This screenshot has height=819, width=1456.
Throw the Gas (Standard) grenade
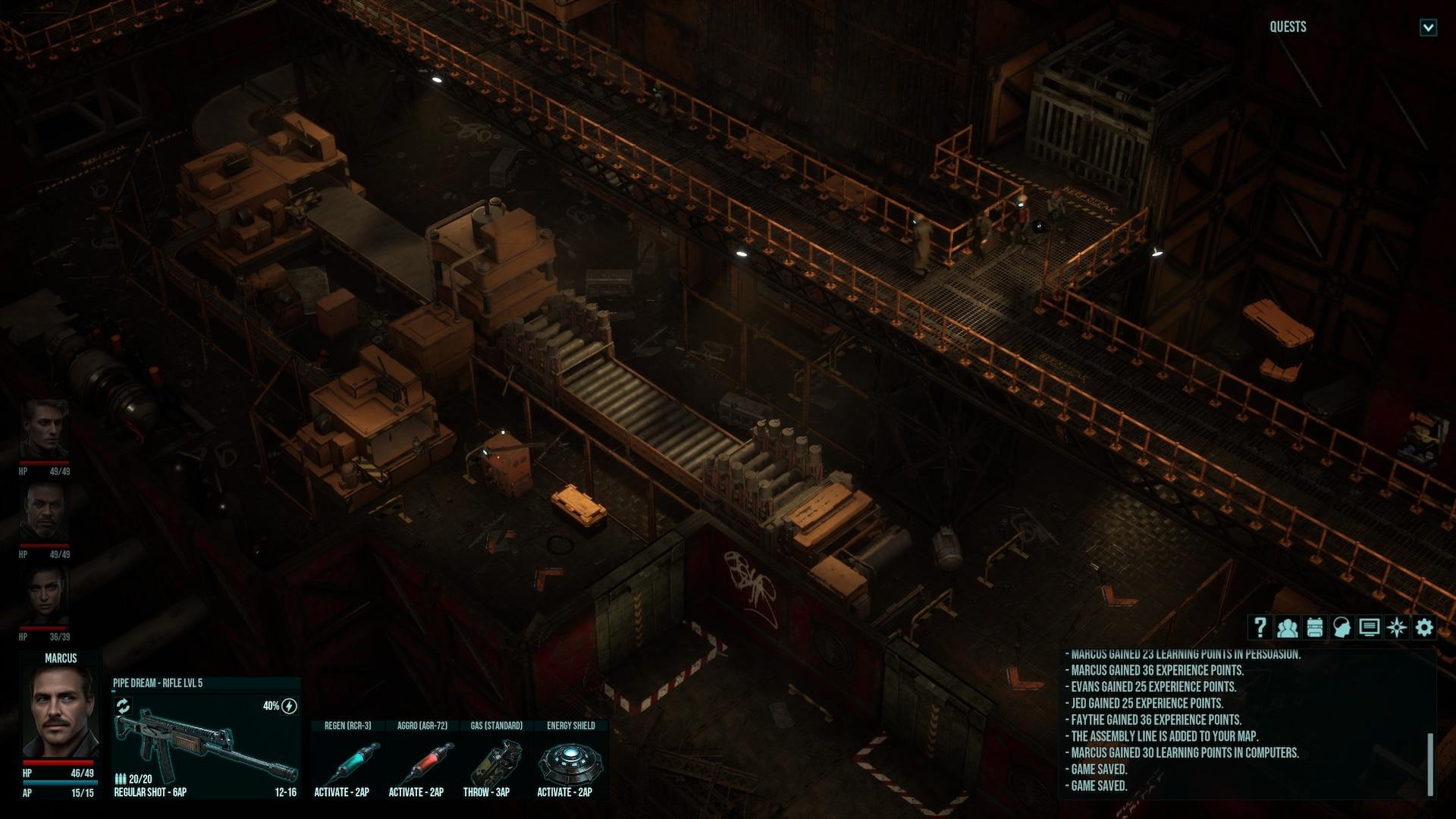pyautogui.click(x=496, y=762)
